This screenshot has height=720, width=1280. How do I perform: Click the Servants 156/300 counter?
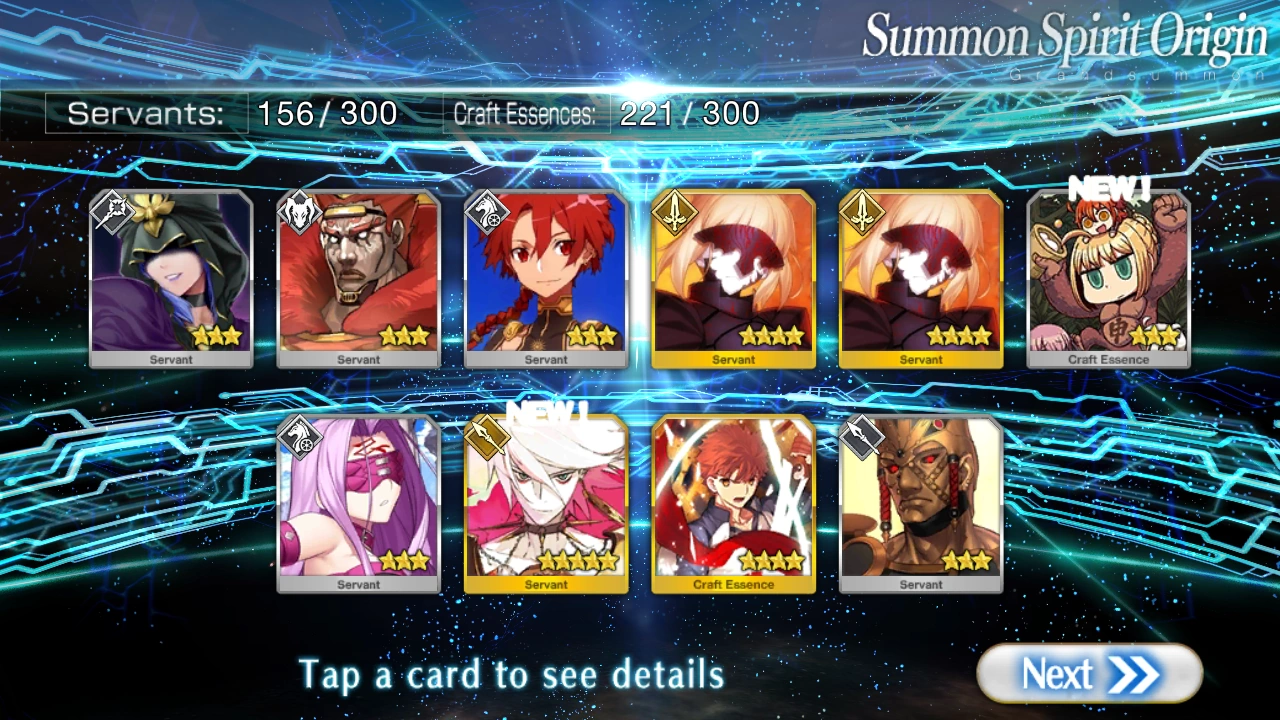[x=230, y=113]
